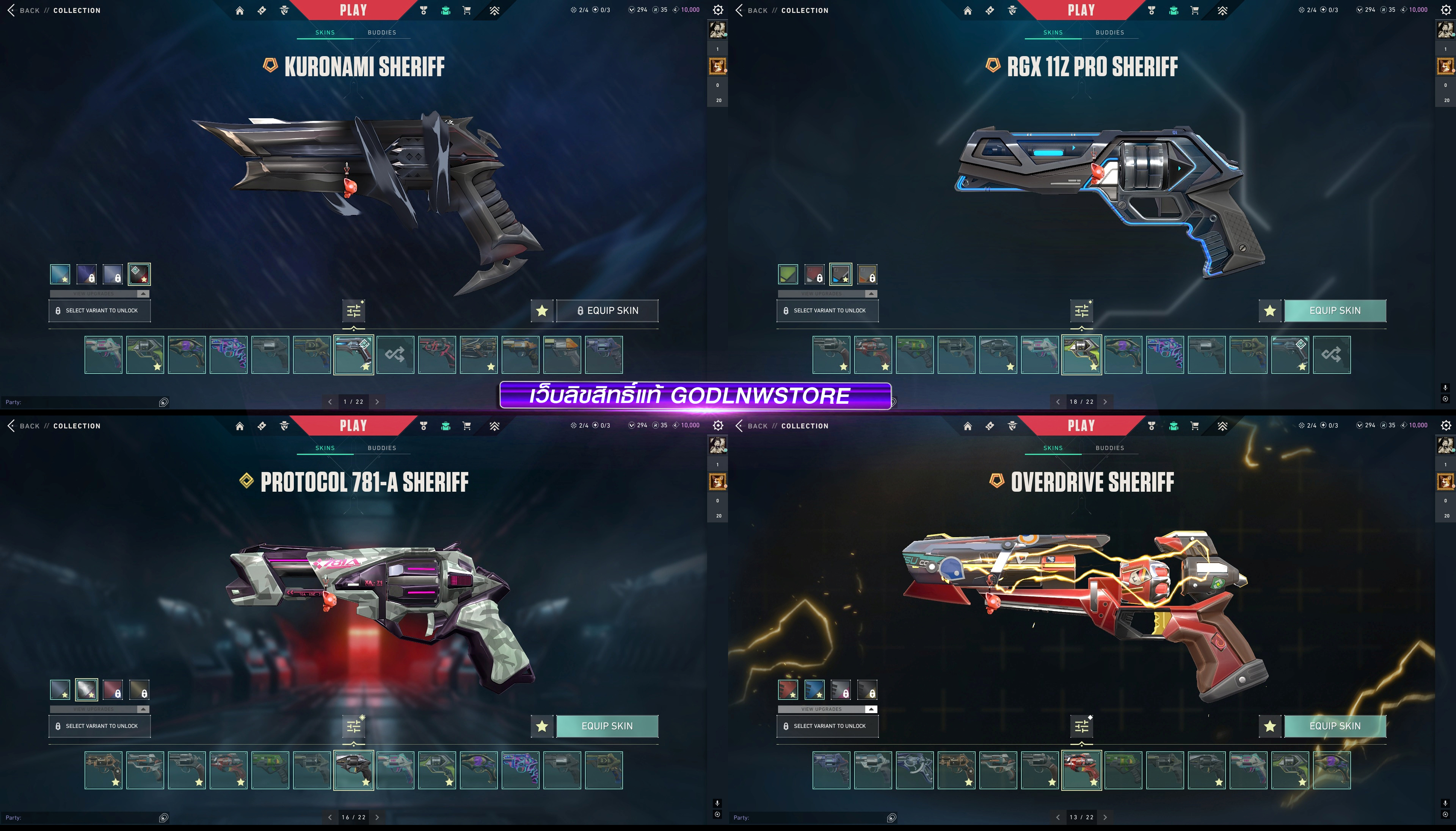This screenshot has height=831, width=1456.
Task: Click Select Variant to Unlock under RGX variants
Action: 827,310
